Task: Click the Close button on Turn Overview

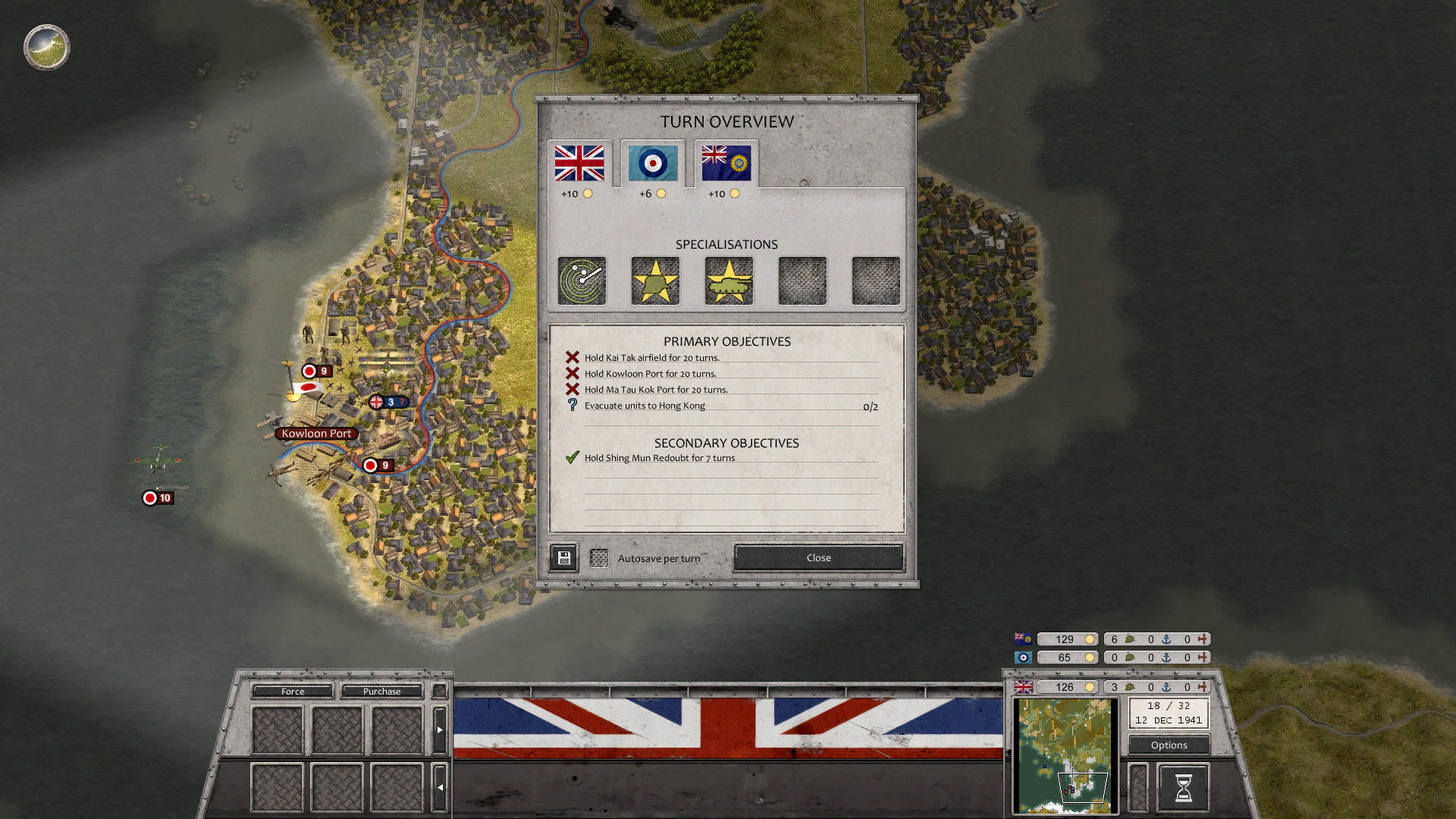Action: coord(817,557)
